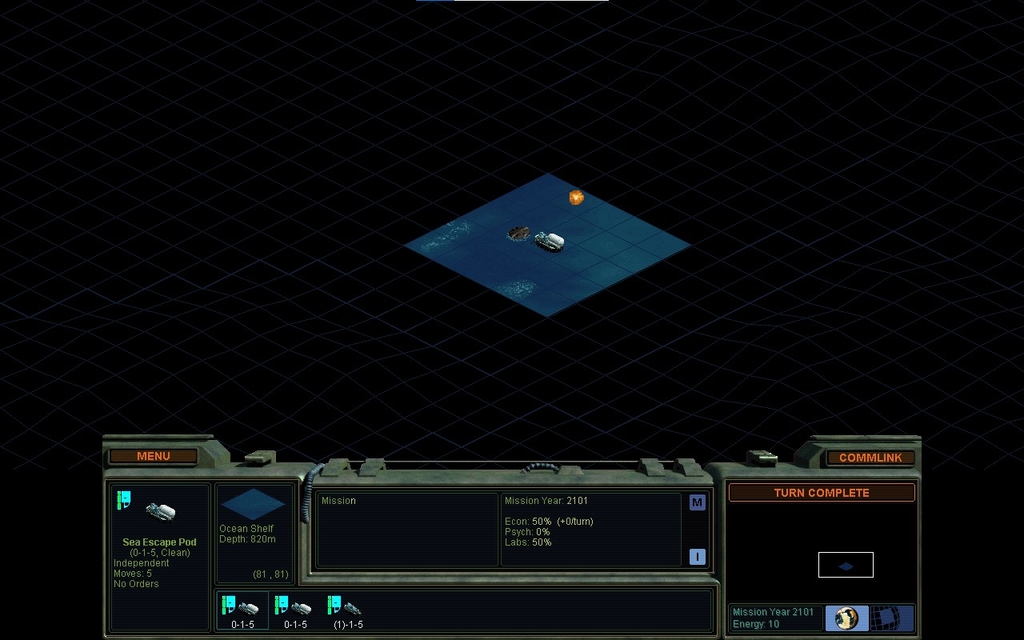Open the MENU button
The width and height of the screenshot is (1024, 640).
click(153, 456)
